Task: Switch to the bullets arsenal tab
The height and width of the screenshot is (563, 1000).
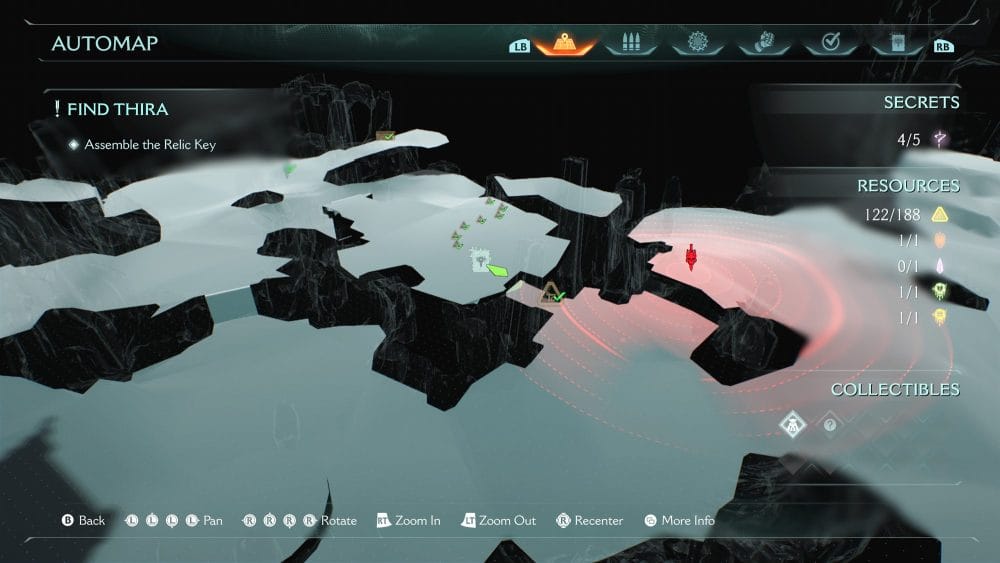Action: [x=631, y=44]
